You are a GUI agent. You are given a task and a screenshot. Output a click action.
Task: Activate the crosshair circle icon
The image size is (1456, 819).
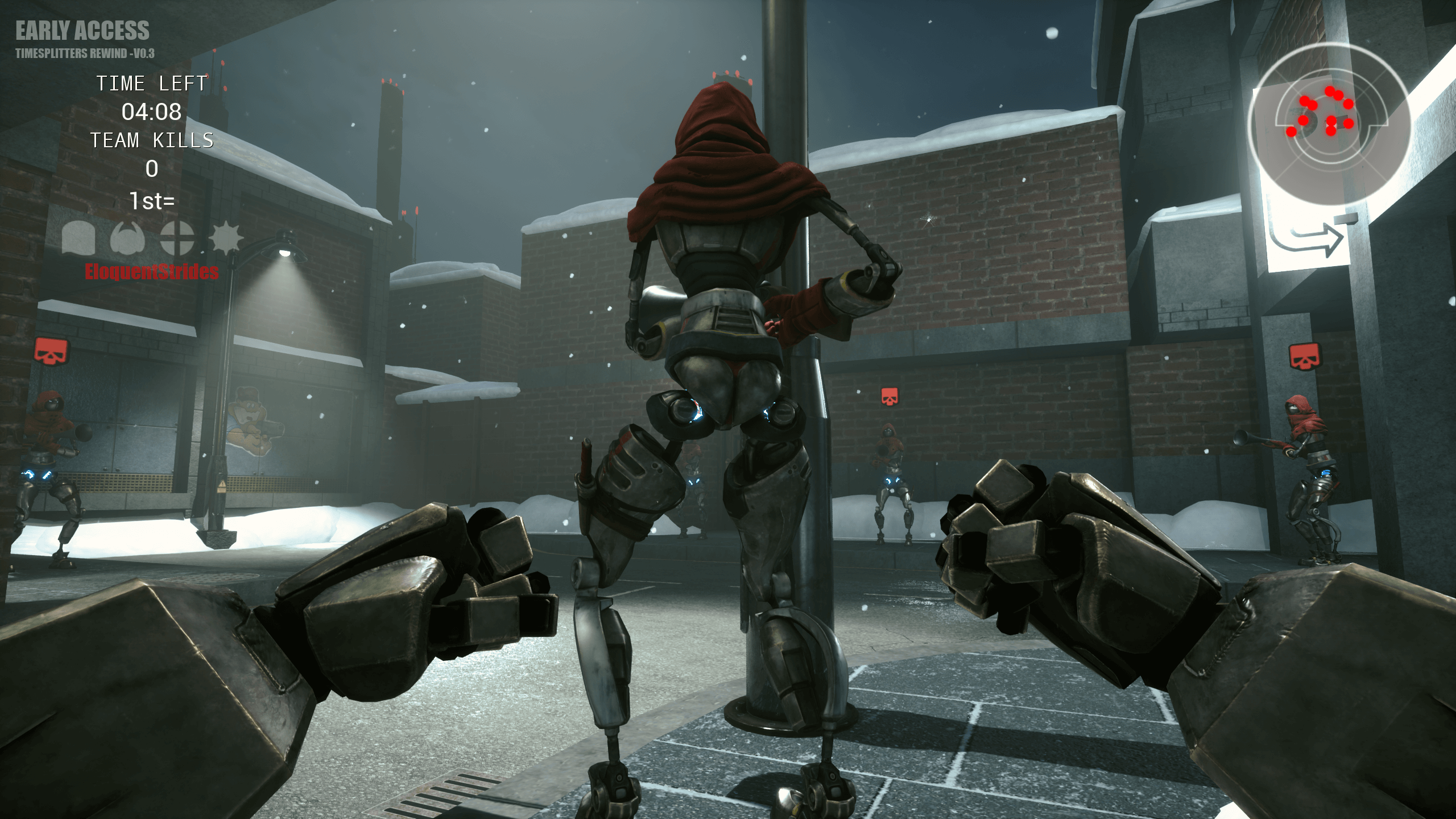click(177, 237)
